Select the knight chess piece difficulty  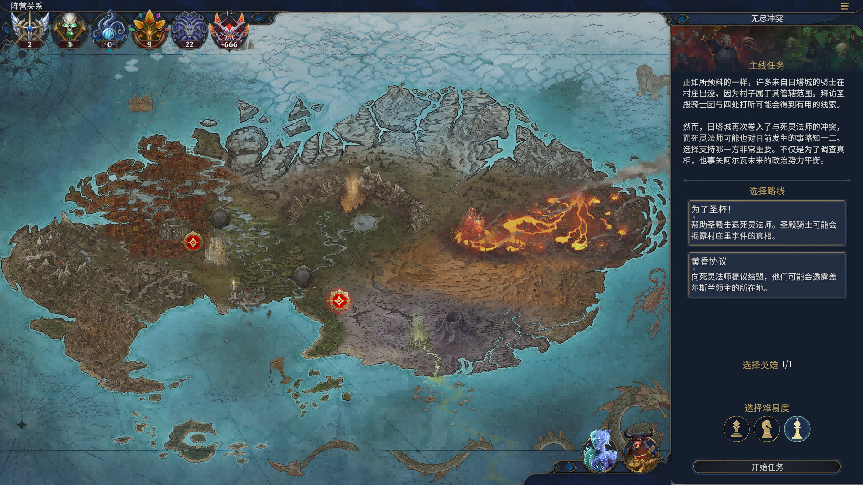[x=766, y=429]
